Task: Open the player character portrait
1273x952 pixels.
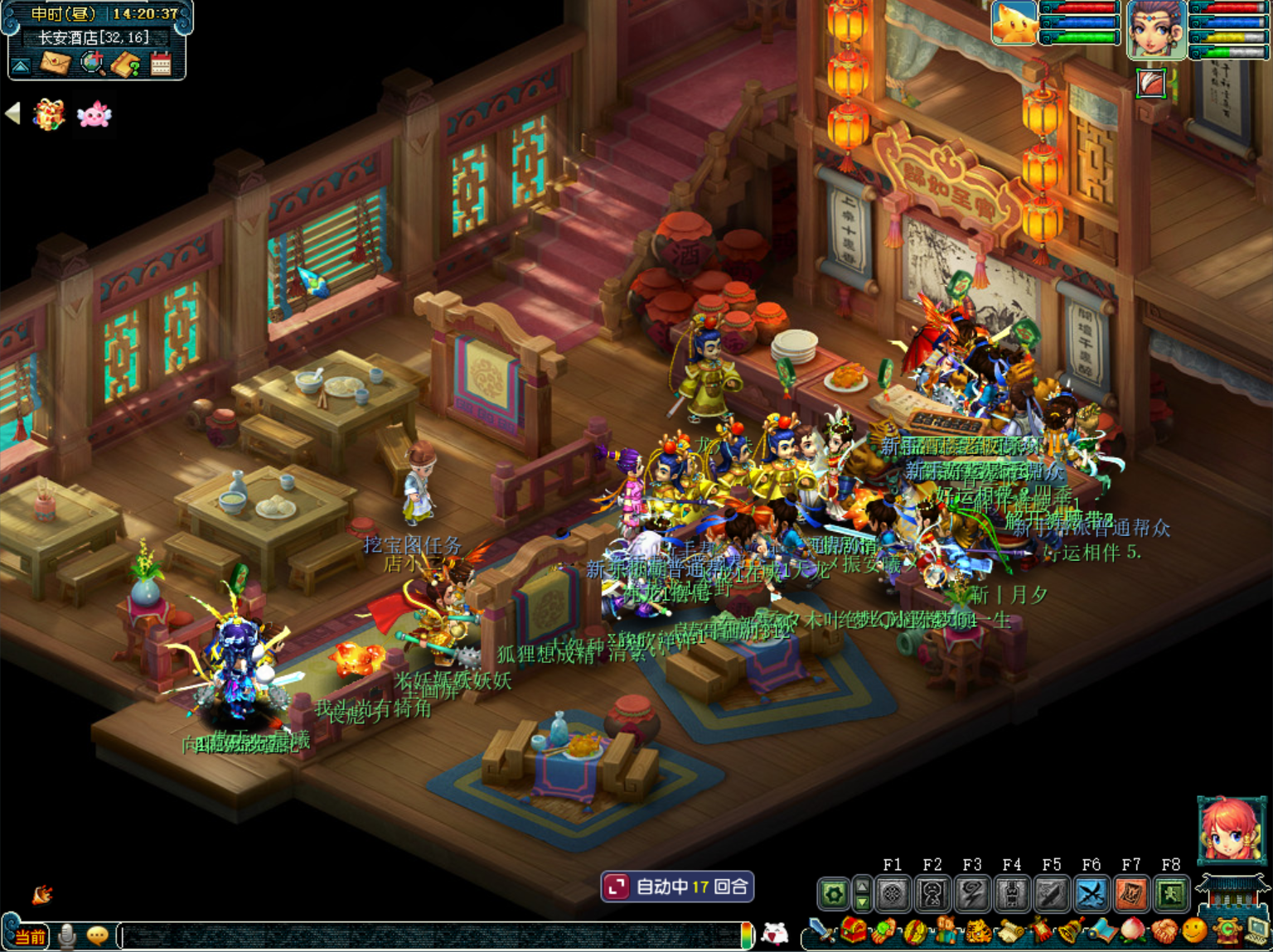Action: tap(1156, 29)
